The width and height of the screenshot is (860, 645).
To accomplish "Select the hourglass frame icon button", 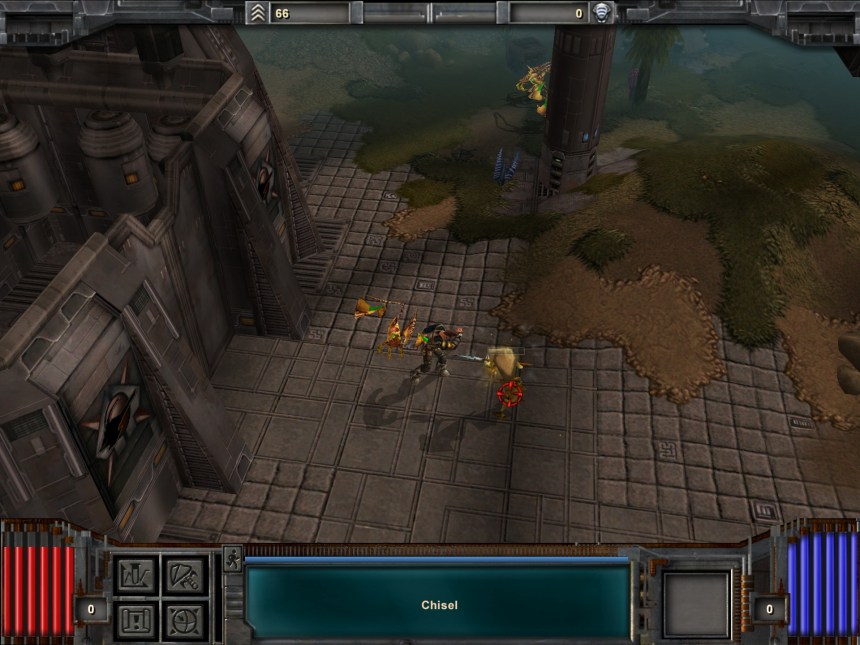I will pos(135,620).
